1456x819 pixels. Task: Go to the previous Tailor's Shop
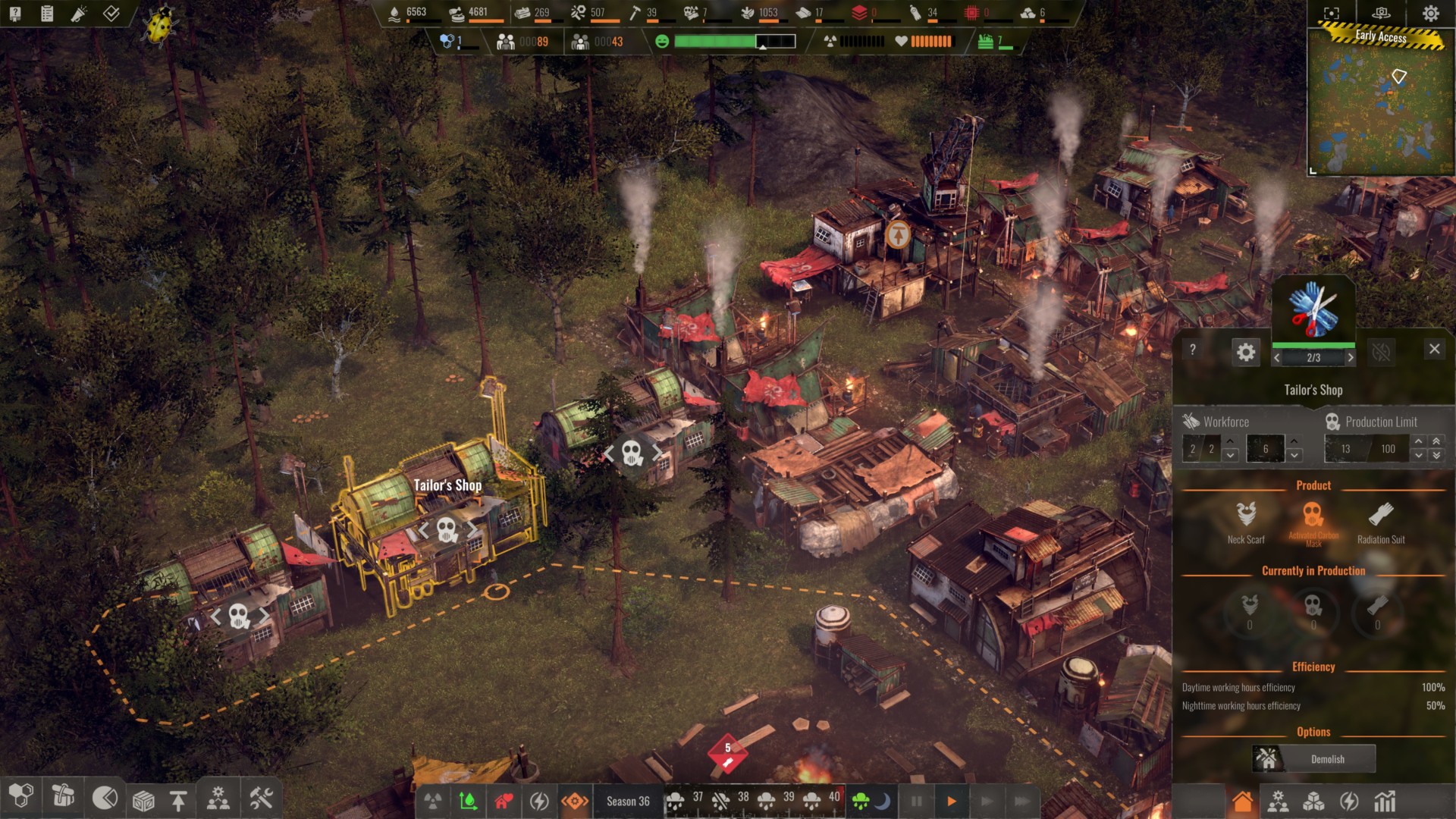tap(1277, 358)
